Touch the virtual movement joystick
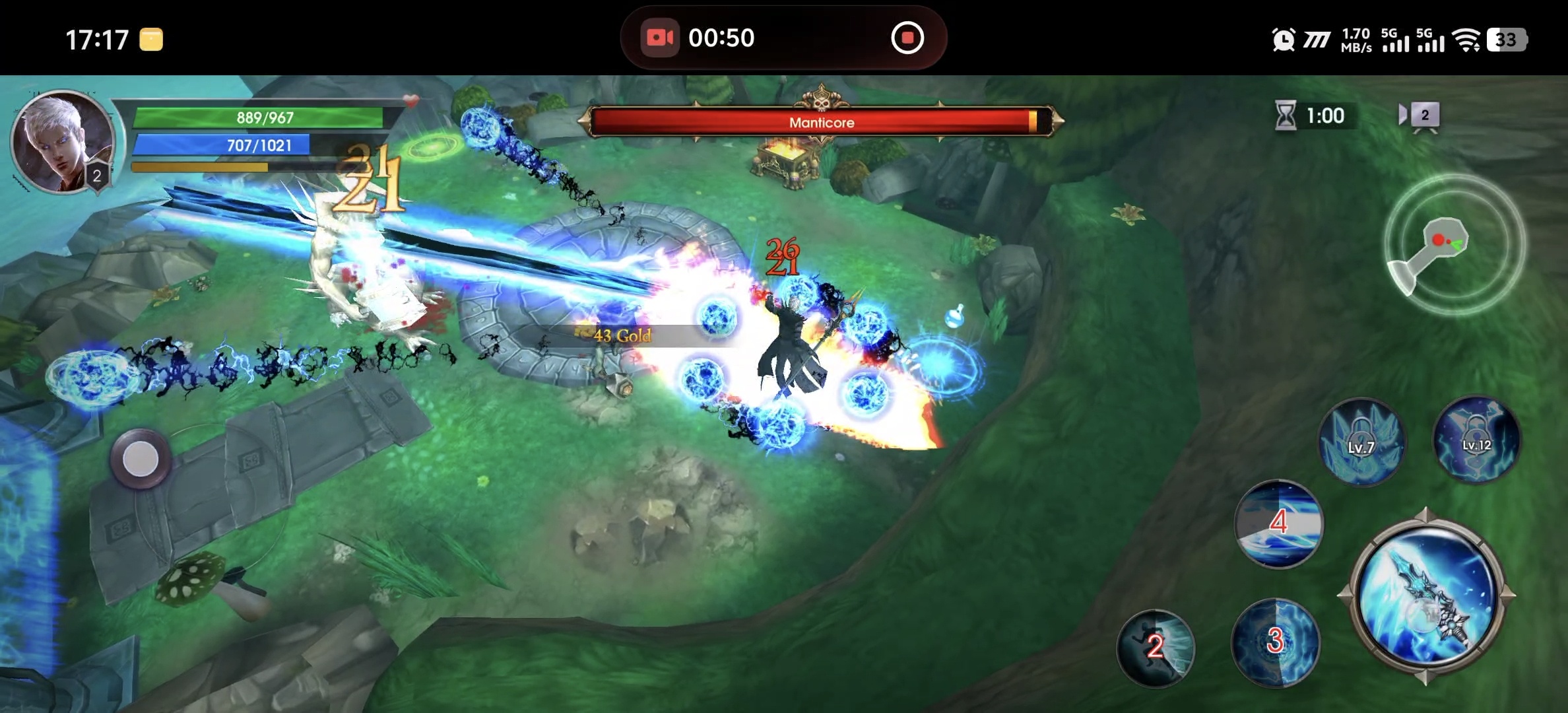The height and width of the screenshot is (713, 1568). coord(141,459)
